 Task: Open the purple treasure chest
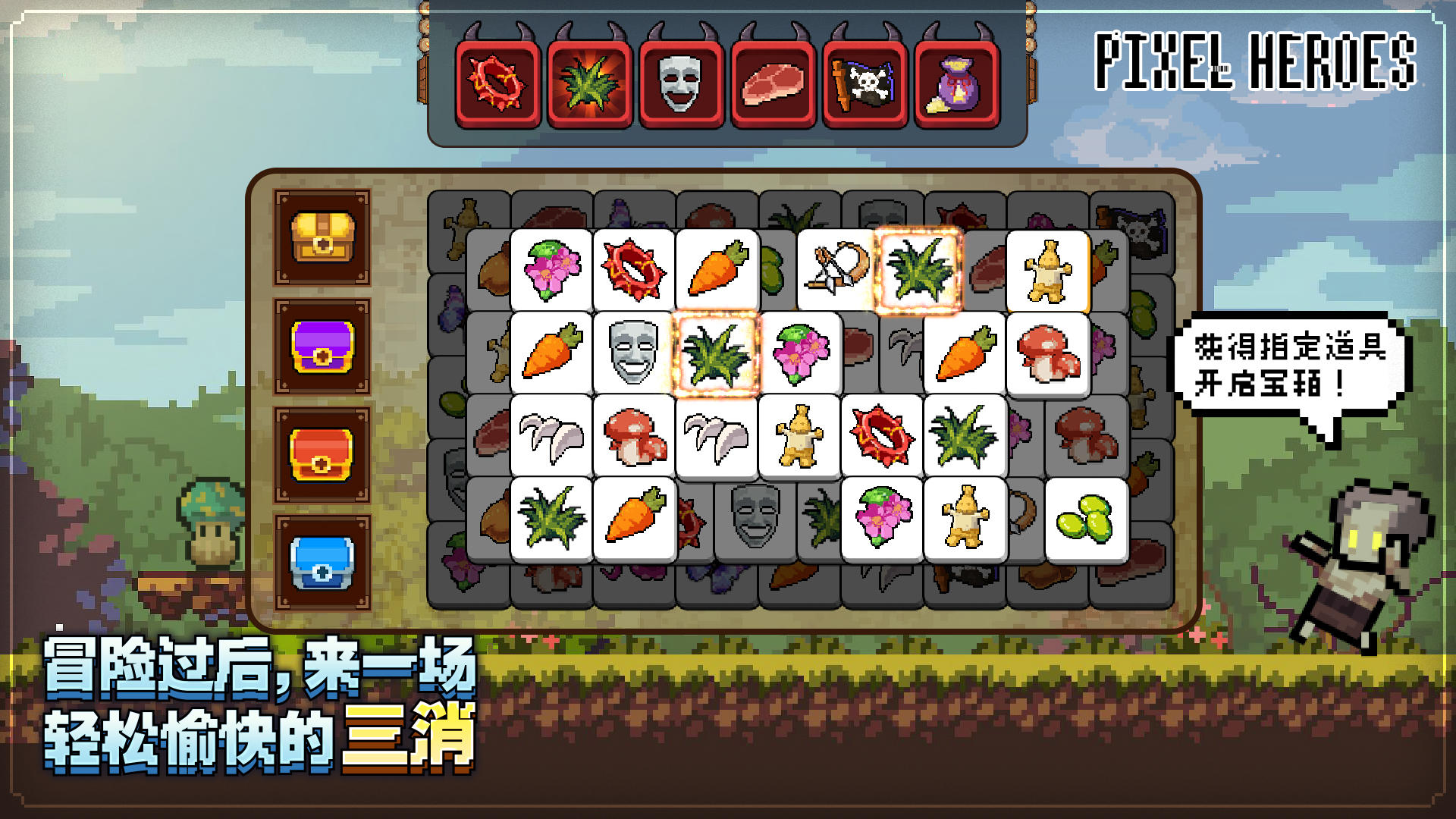point(323,347)
